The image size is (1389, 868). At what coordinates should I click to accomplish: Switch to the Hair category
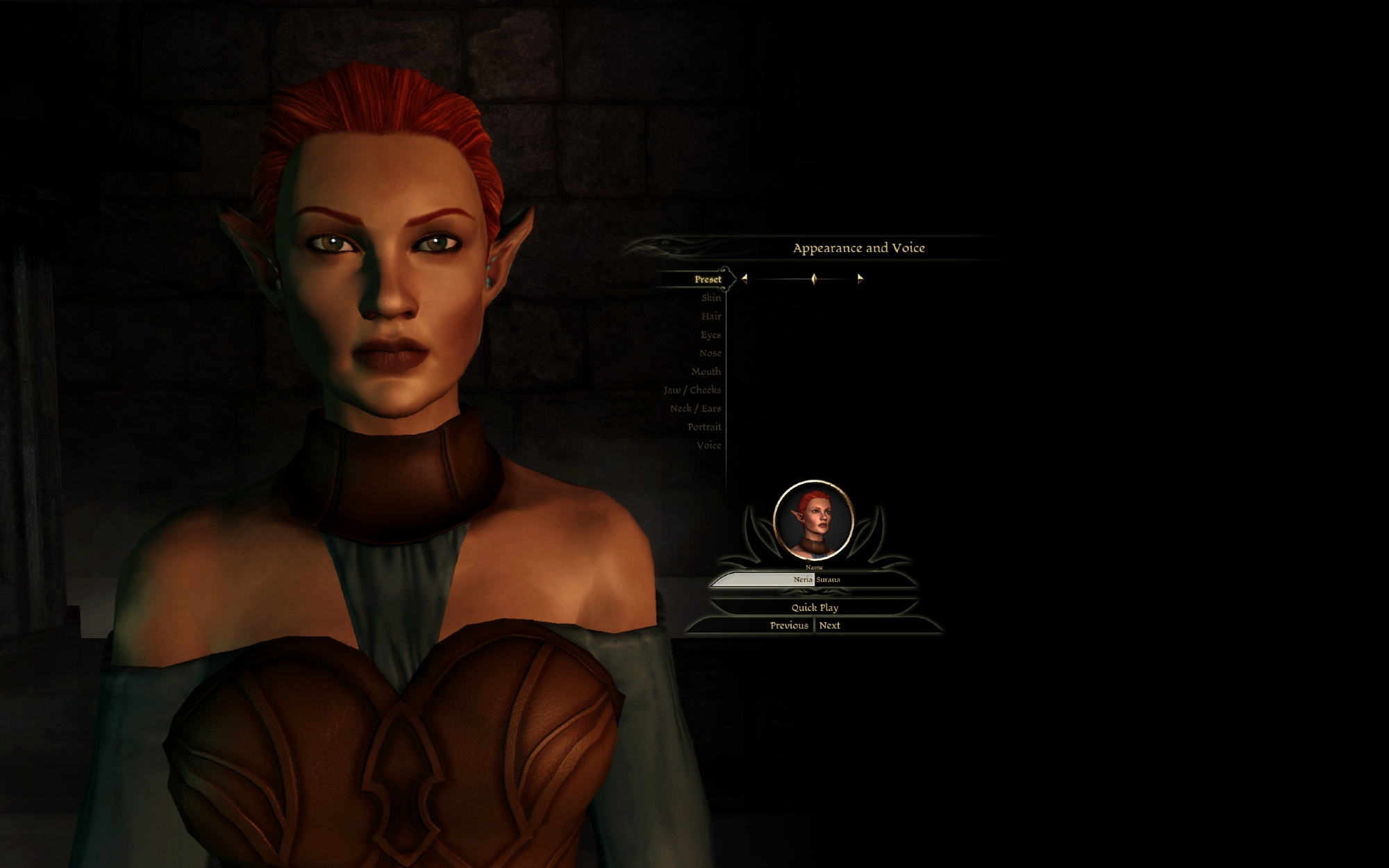(x=710, y=317)
